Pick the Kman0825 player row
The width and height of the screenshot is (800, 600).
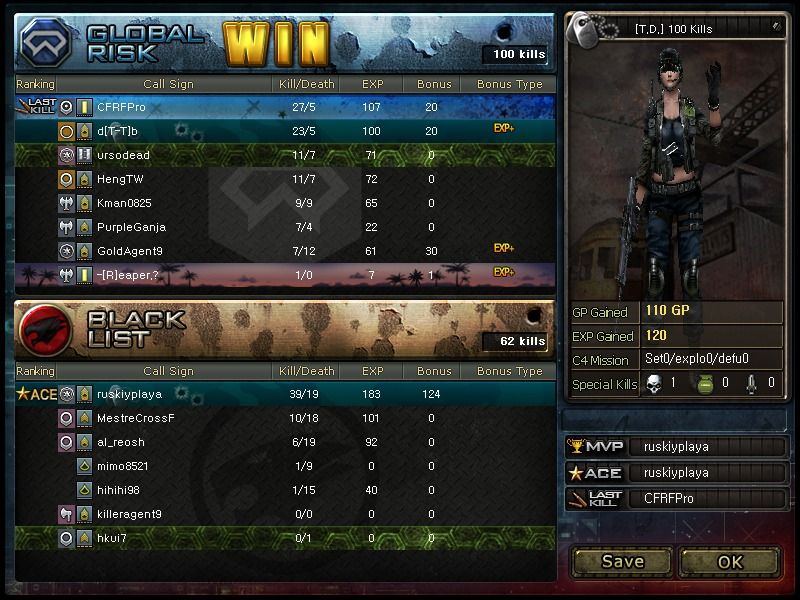(x=285, y=203)
